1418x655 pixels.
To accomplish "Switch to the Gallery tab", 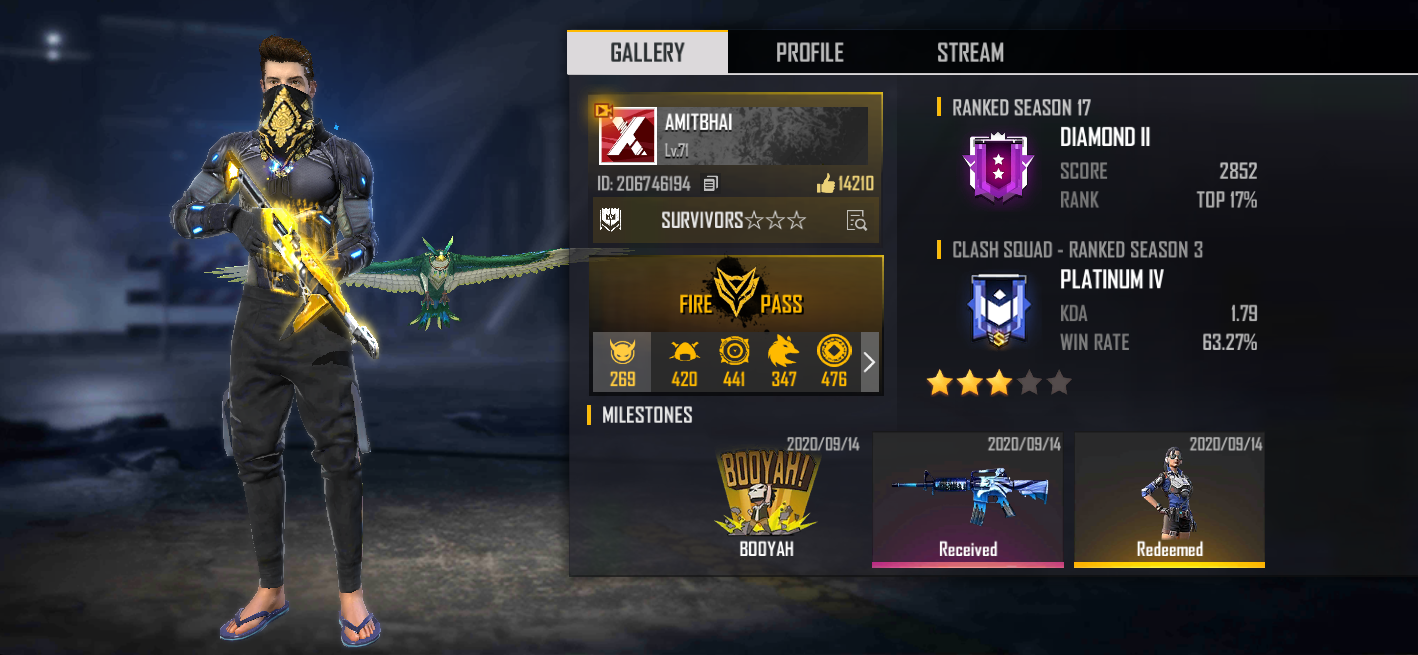I will point(647,53).
